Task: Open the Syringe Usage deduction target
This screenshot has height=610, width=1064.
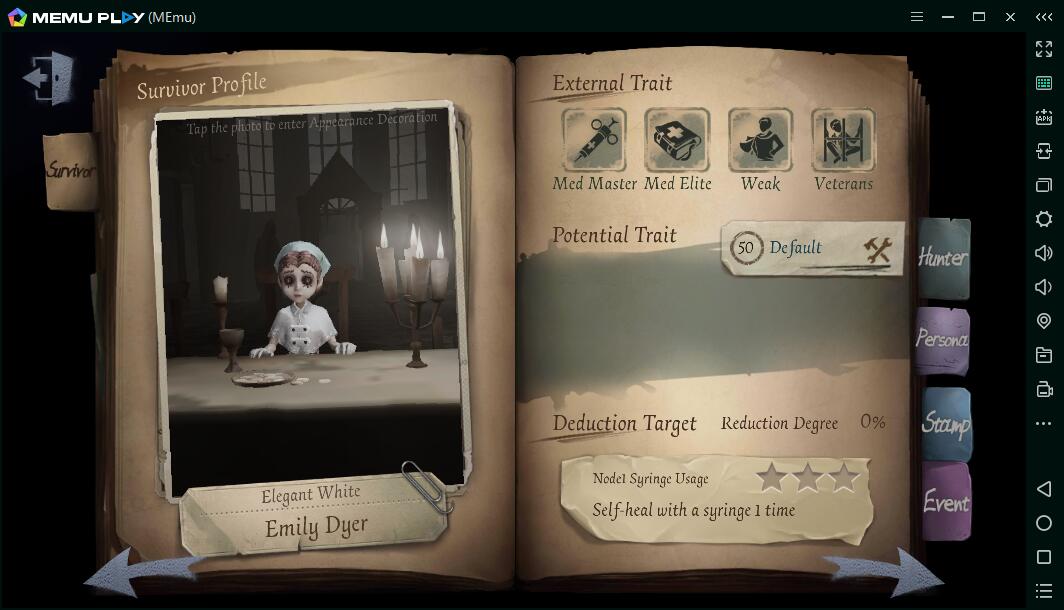Action: coord(716,495)
